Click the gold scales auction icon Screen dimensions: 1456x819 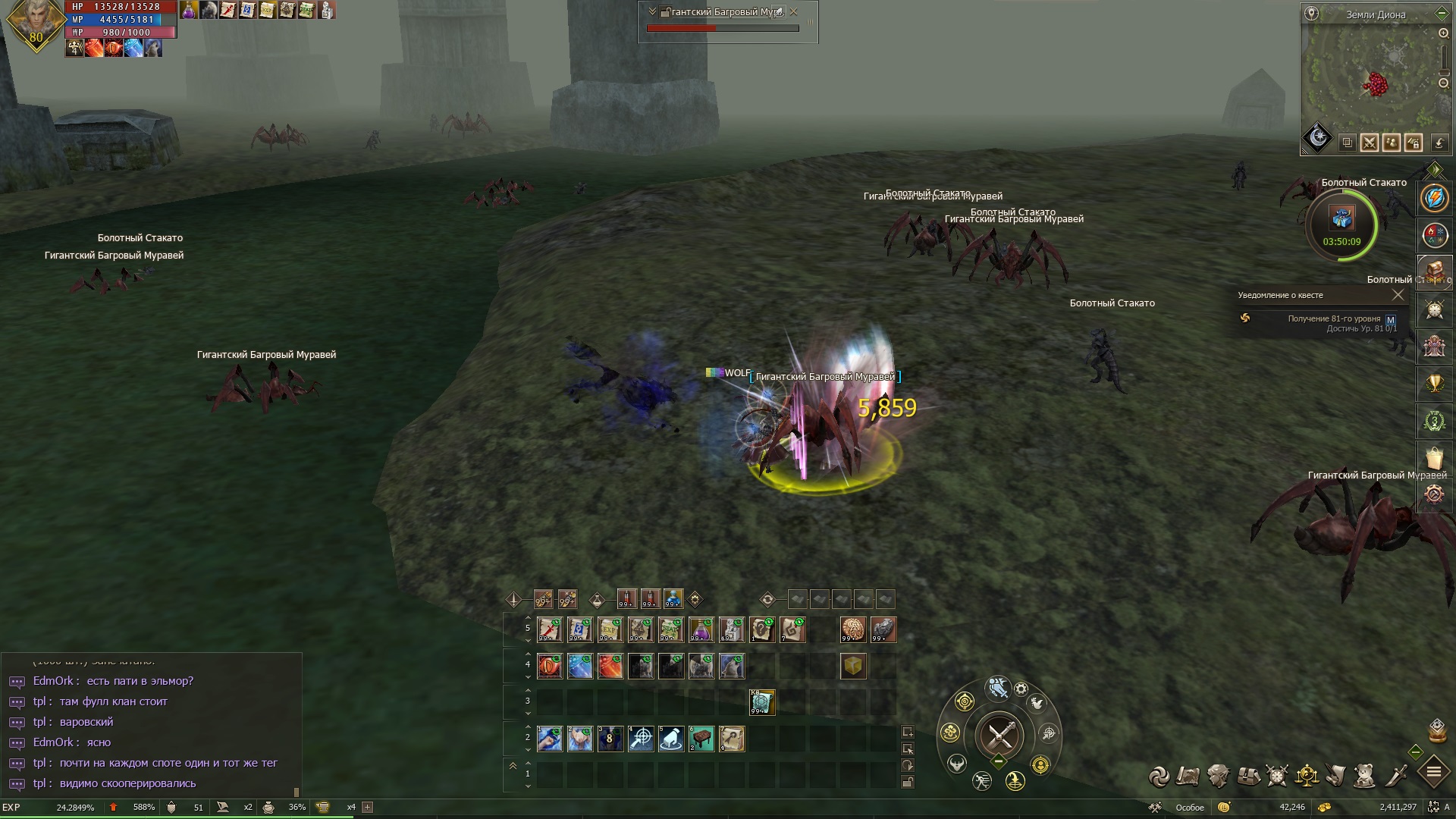pyautogui.click(x=1307, y=776)
